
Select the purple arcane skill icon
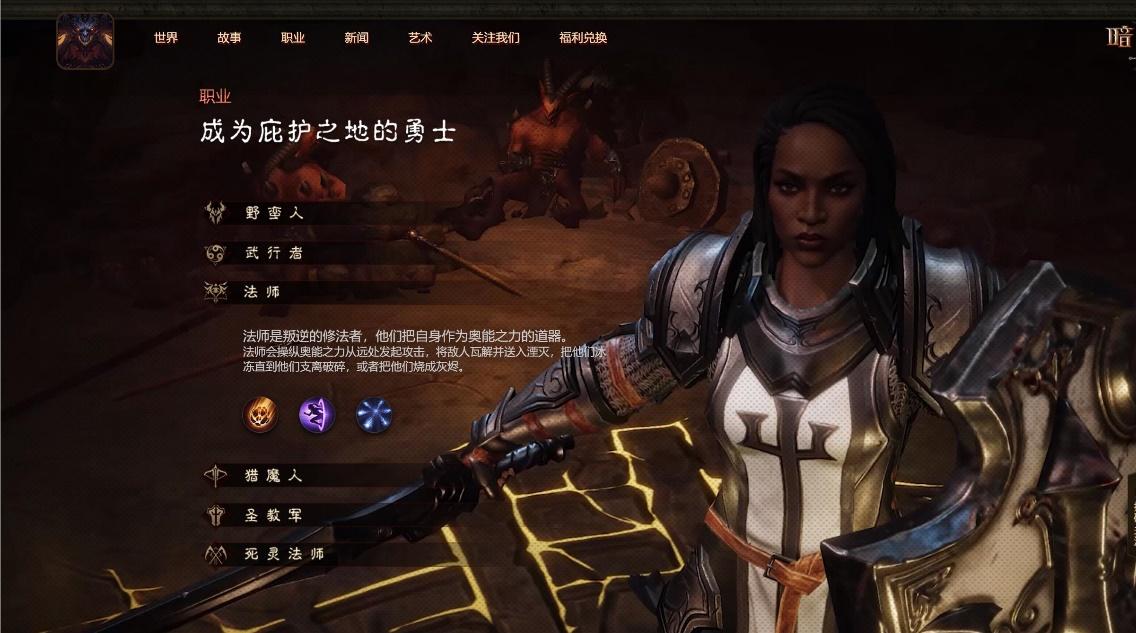click(x=317, y=414)
